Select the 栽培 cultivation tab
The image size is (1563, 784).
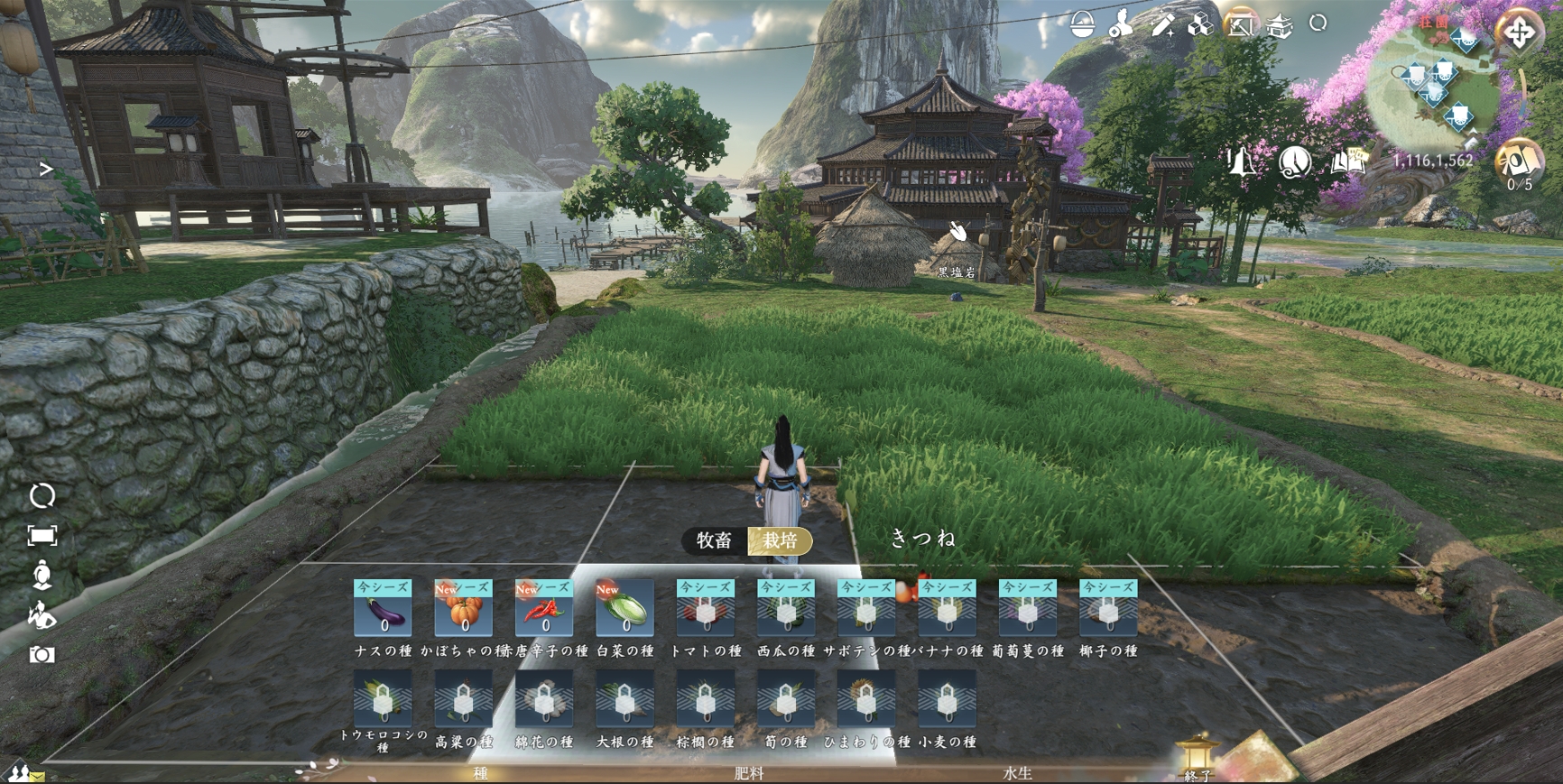click(781, 540)
